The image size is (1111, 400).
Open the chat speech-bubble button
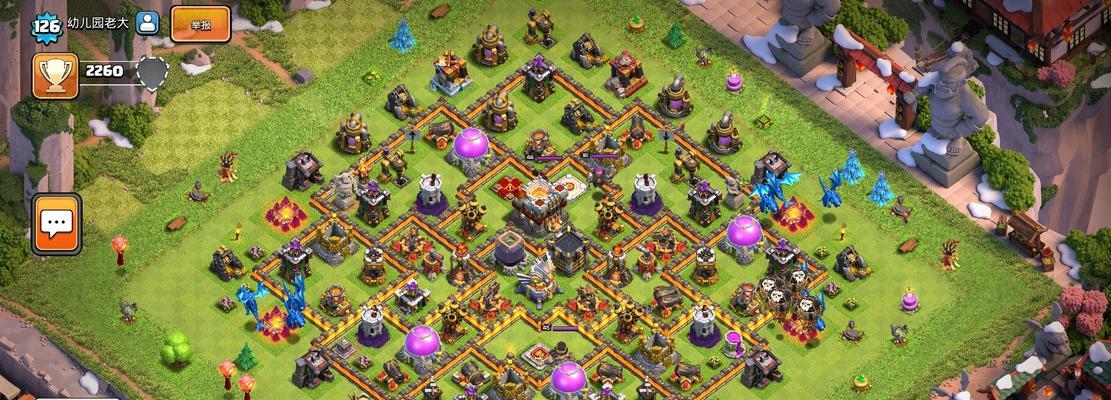tap(56, 223)
